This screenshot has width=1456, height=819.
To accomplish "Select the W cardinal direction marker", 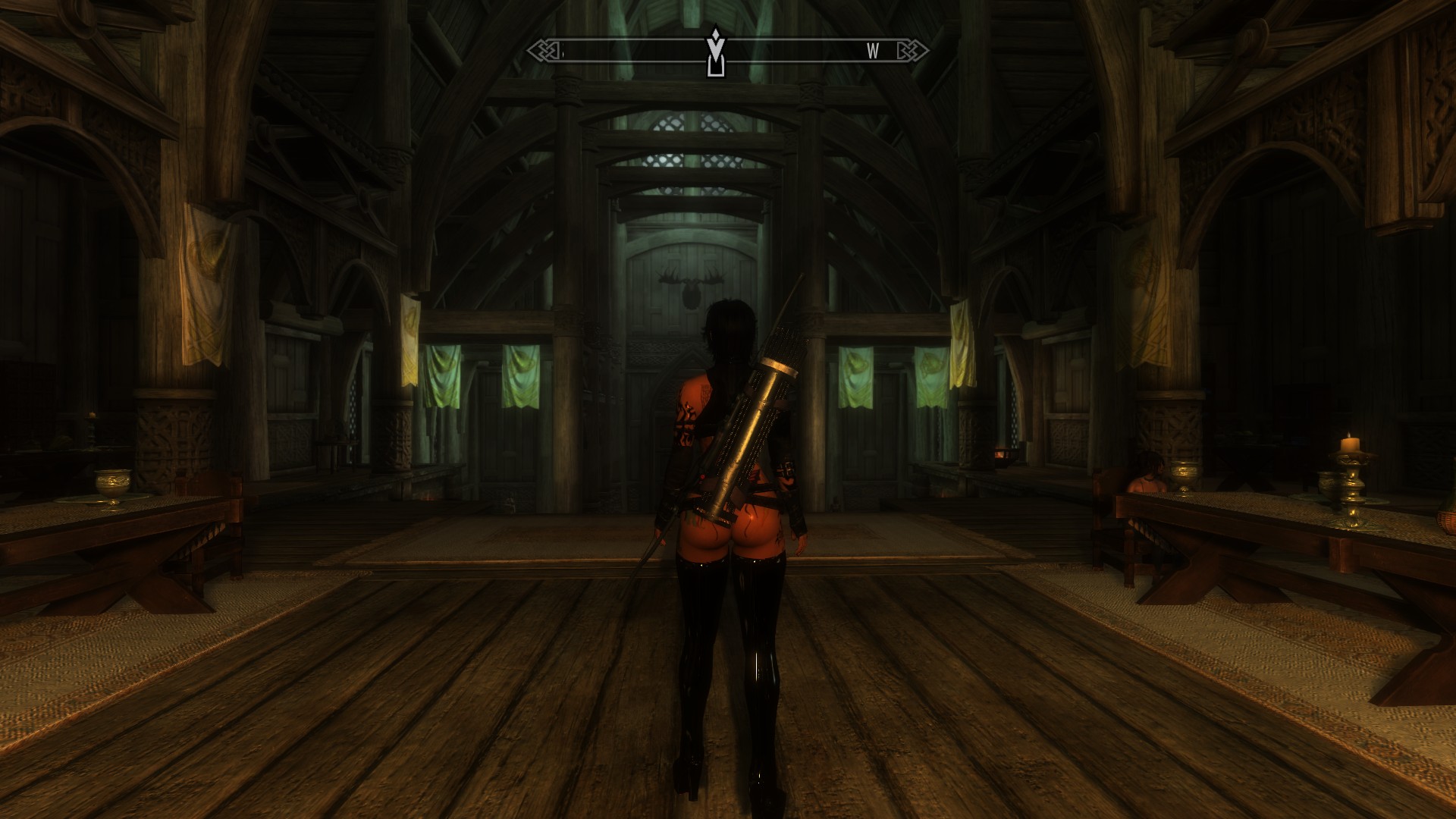I will (872, 52).
